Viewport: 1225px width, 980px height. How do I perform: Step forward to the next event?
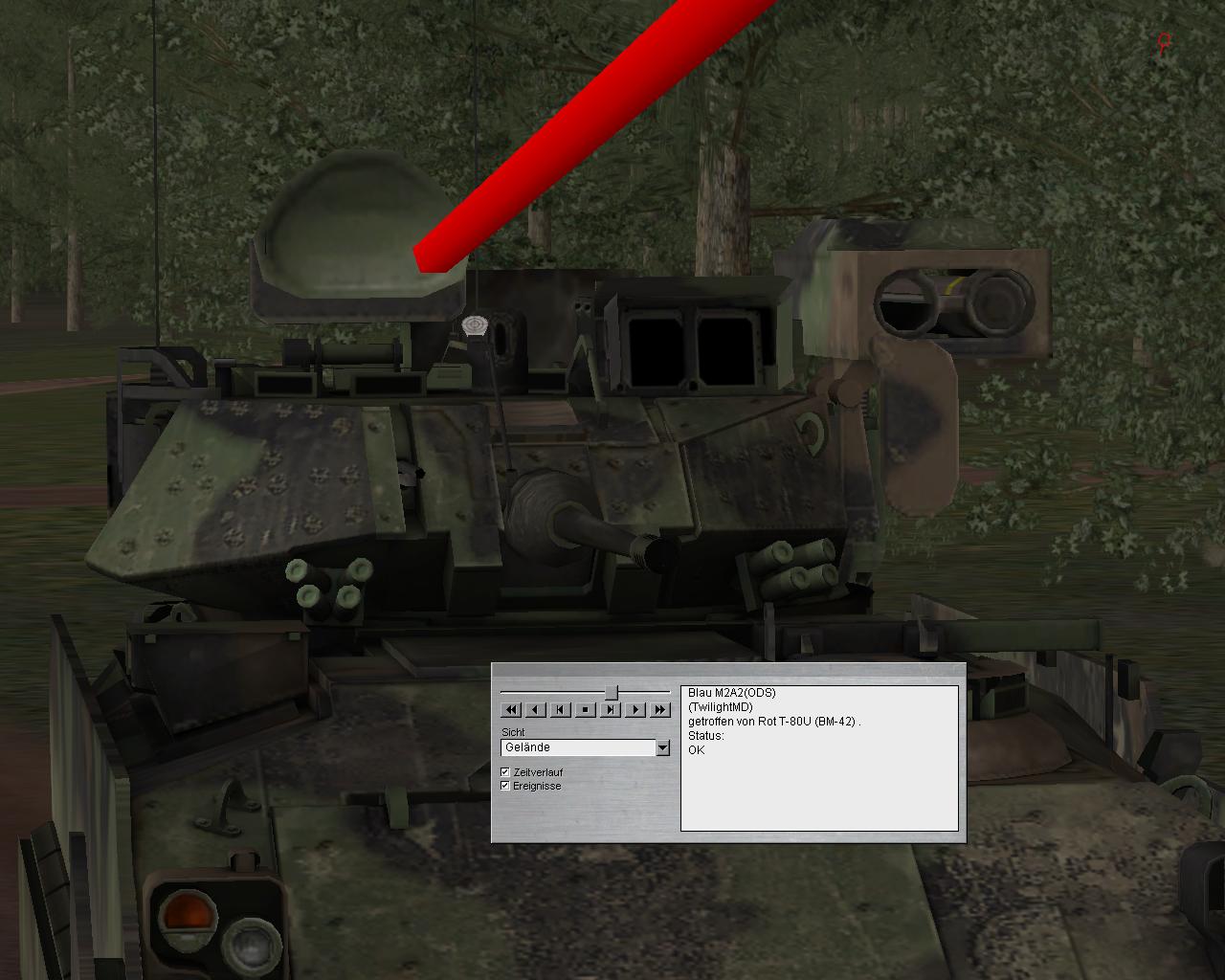point(611,709)
